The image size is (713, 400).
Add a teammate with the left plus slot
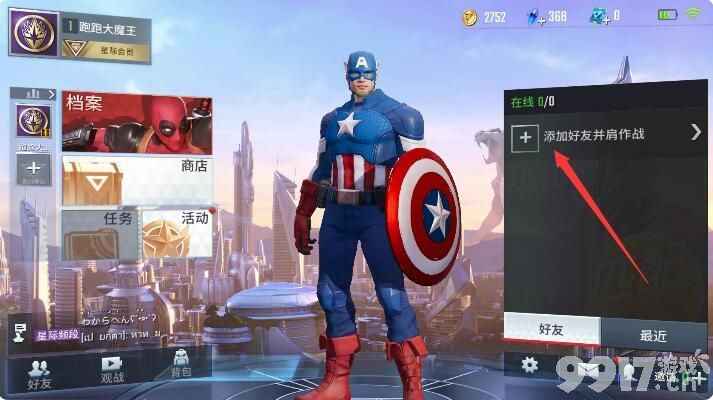(33, 168)
